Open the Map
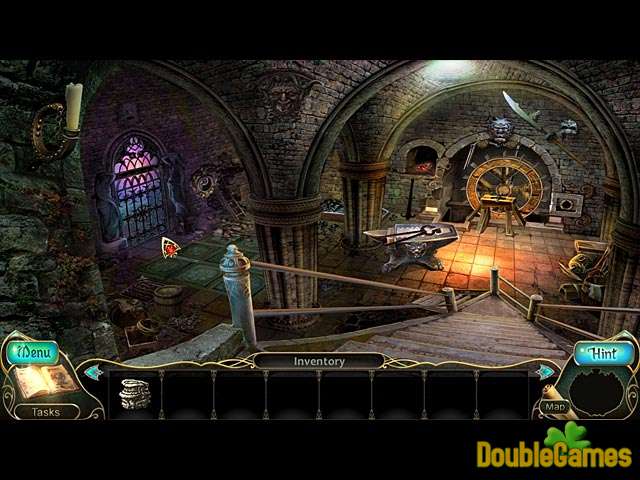 [555, 407]
